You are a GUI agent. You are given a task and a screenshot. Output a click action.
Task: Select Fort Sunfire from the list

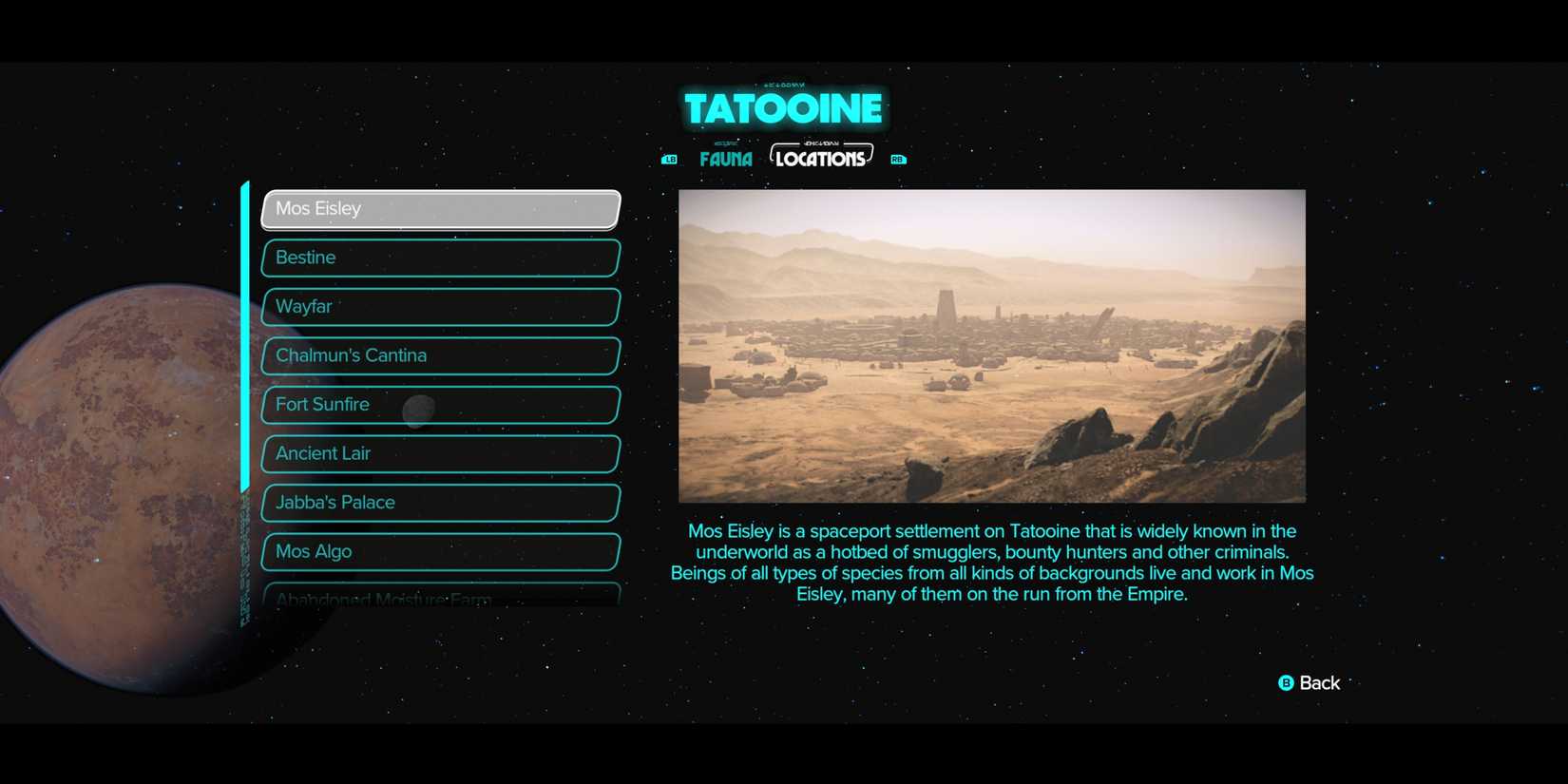click(439, 404)
